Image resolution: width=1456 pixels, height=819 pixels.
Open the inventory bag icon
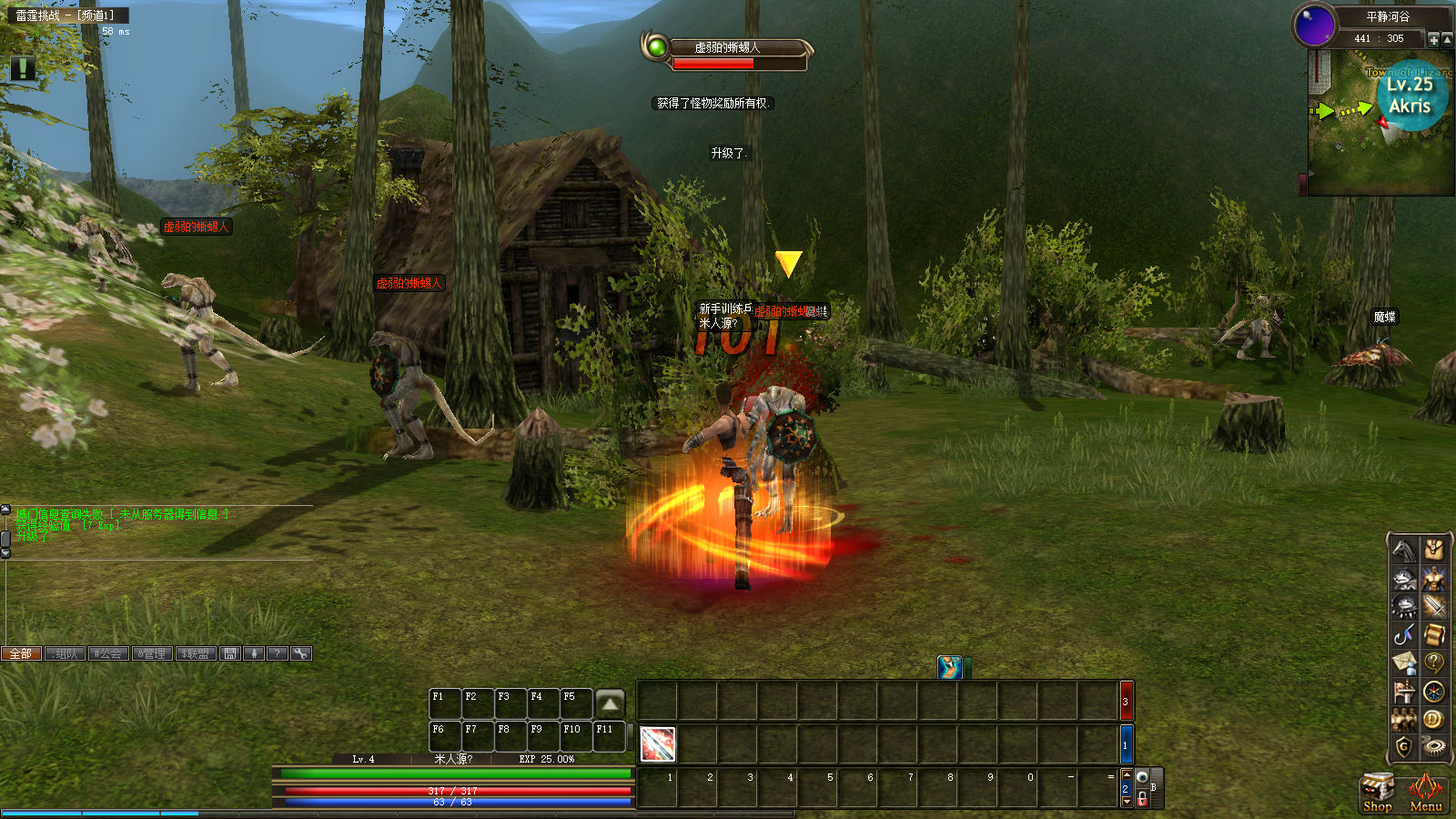point(1434,550)
